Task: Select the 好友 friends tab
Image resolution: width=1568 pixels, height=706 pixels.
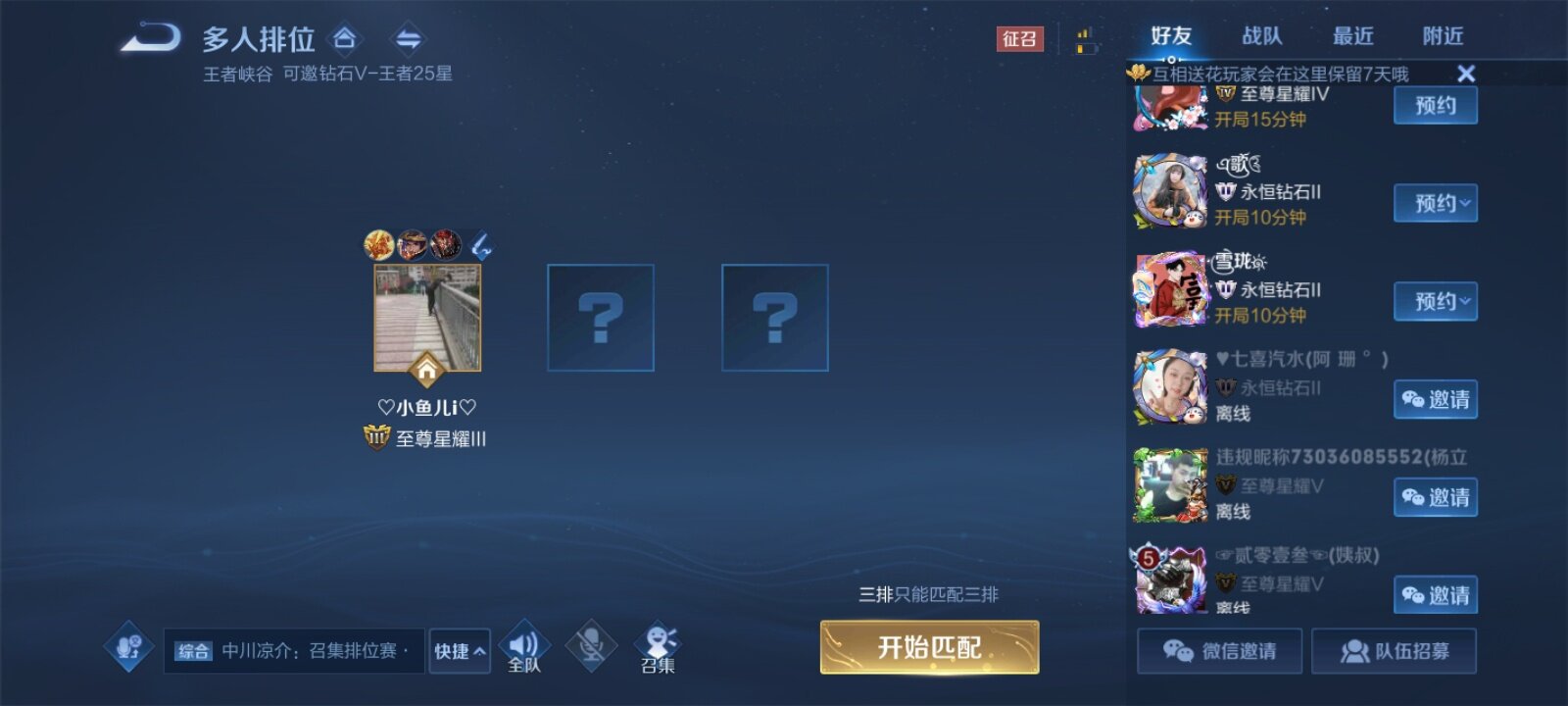Action: pyautogui.click(x=1171, y=36)
